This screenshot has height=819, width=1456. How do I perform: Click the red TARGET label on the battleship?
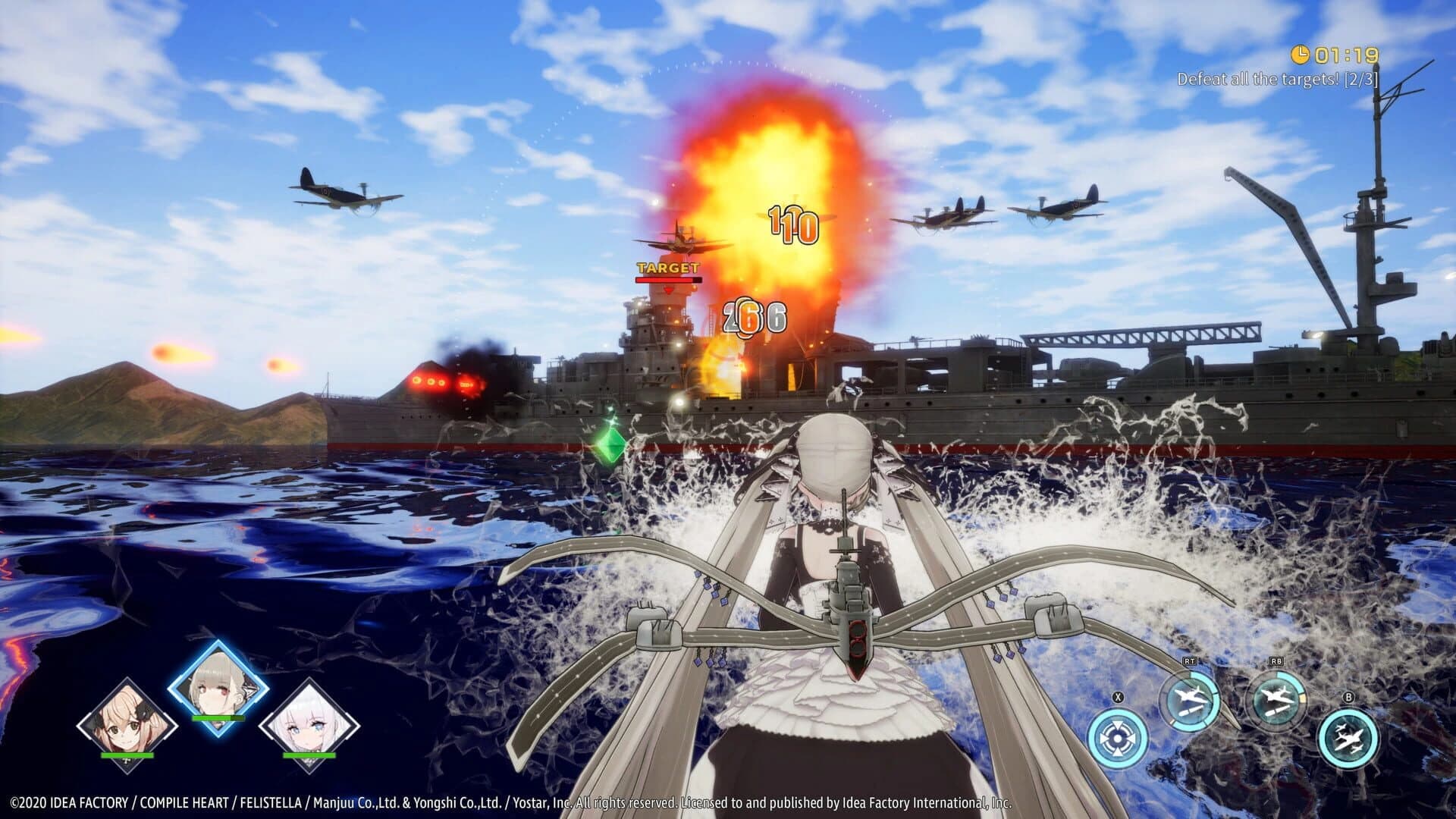click(668, 268)
